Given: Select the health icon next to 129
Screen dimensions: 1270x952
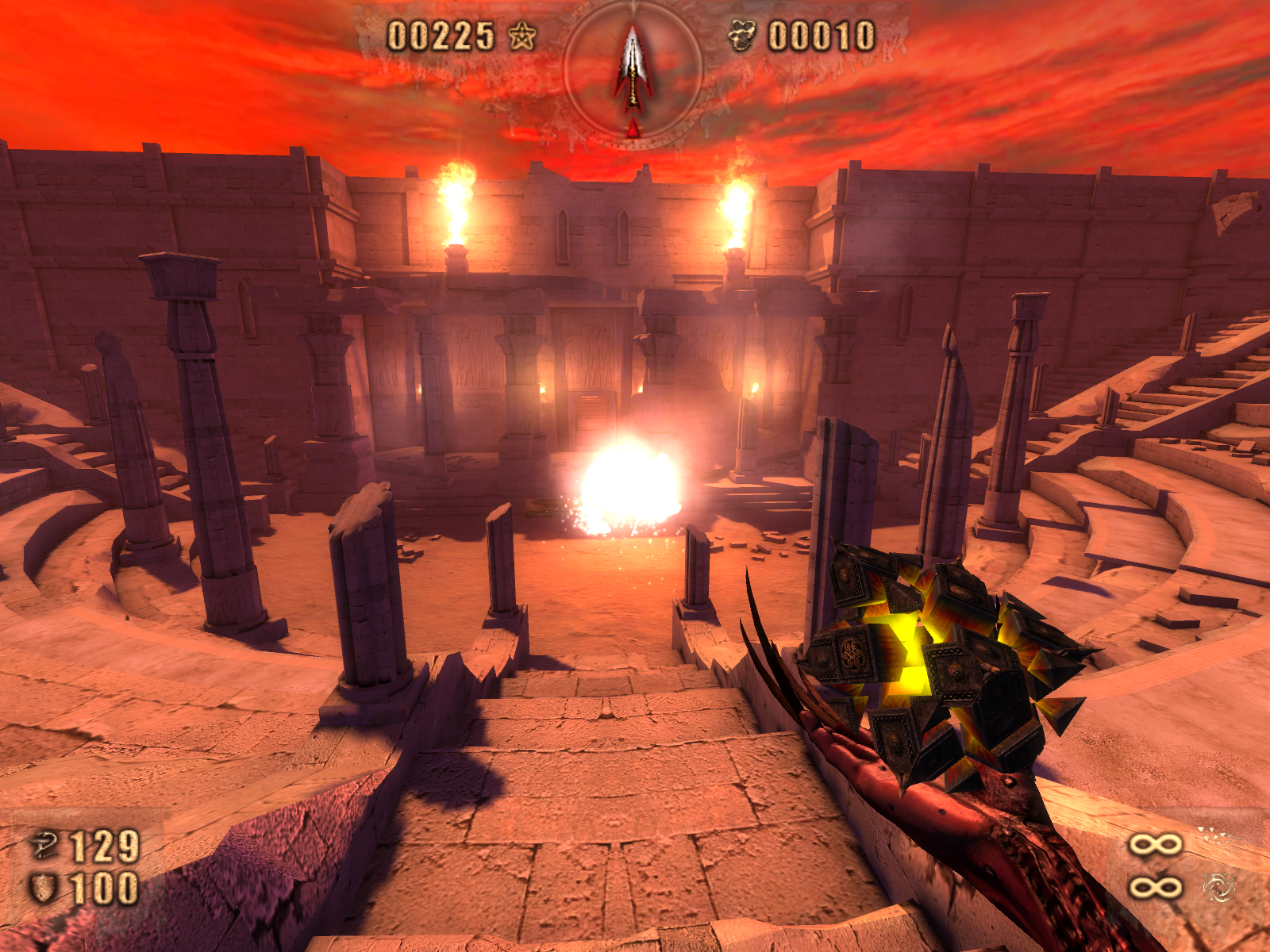Looking at the screenshot, I should (44, 846).
